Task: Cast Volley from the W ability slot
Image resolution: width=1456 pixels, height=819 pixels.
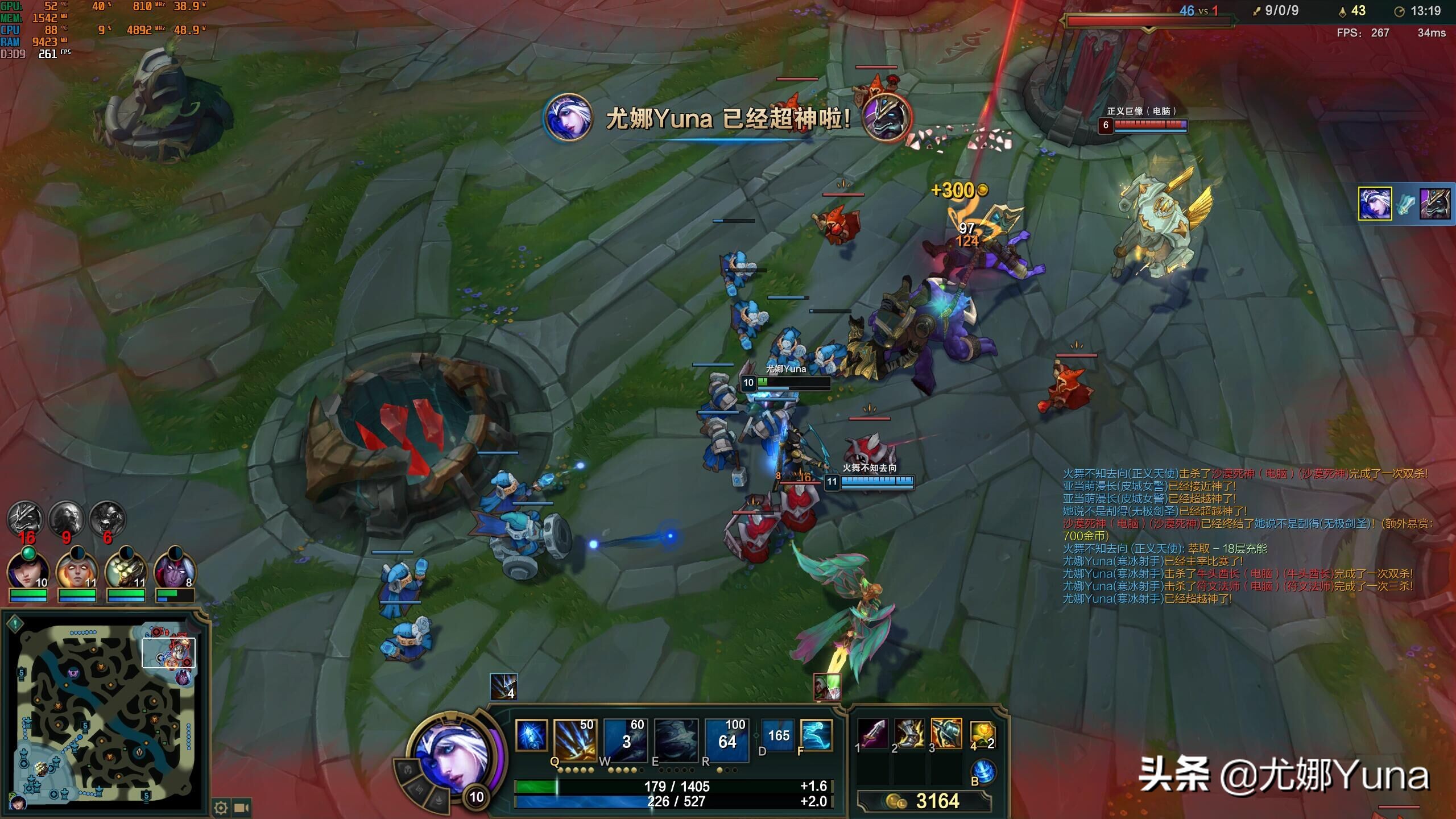Action: tap(625, 740)
